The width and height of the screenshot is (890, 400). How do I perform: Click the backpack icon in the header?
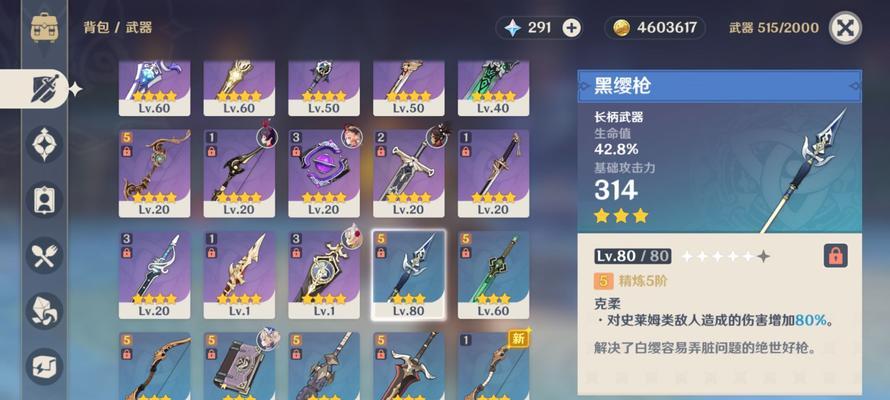coord(43,27)
